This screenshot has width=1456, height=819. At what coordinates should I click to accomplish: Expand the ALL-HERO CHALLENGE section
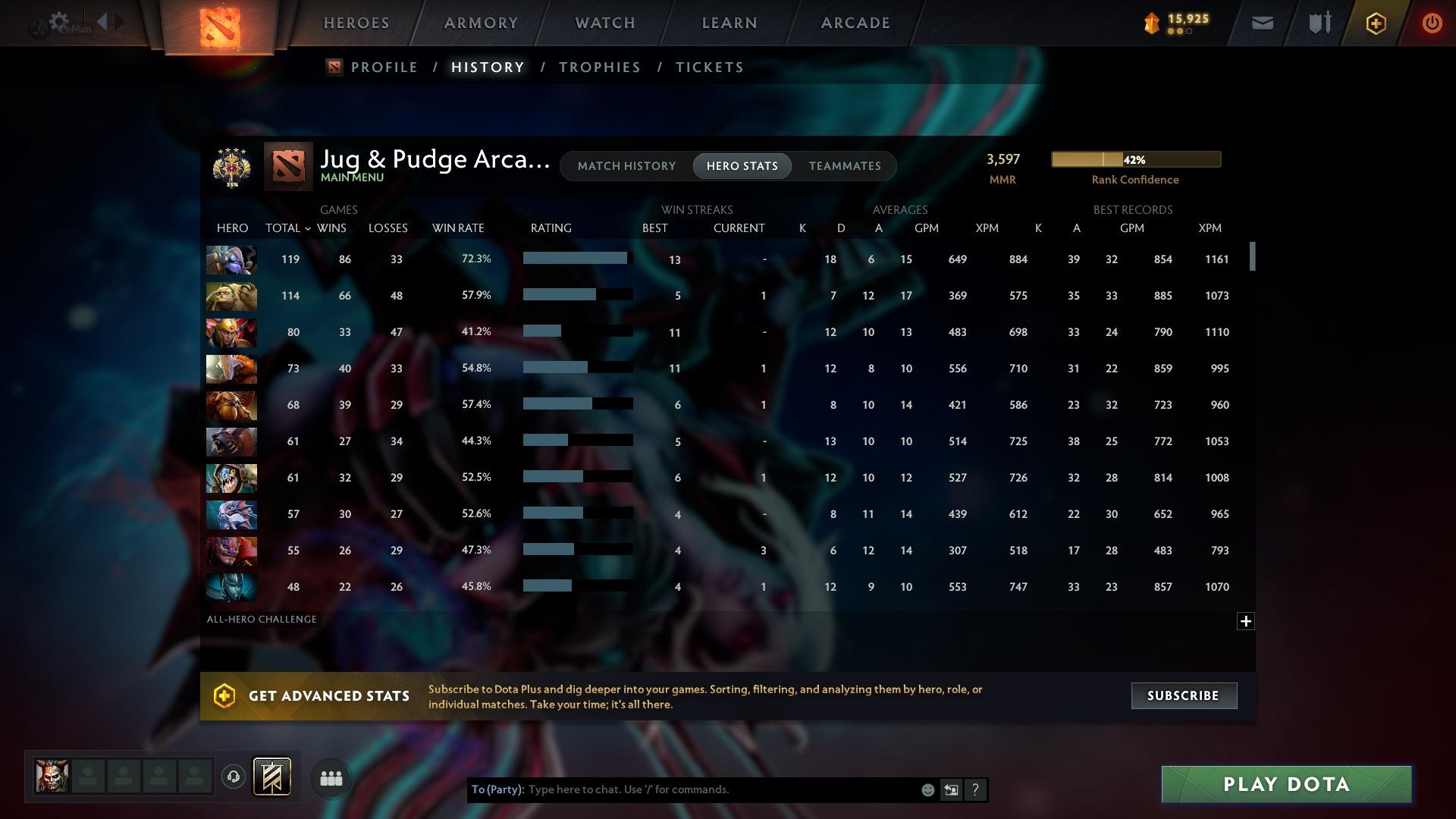click(x=1246, y=621)
